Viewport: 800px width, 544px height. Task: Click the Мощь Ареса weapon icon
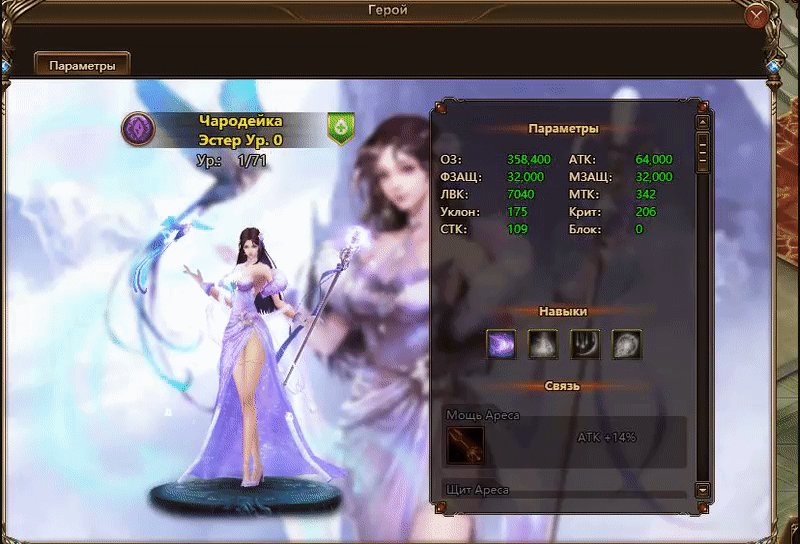click(465, 445)
